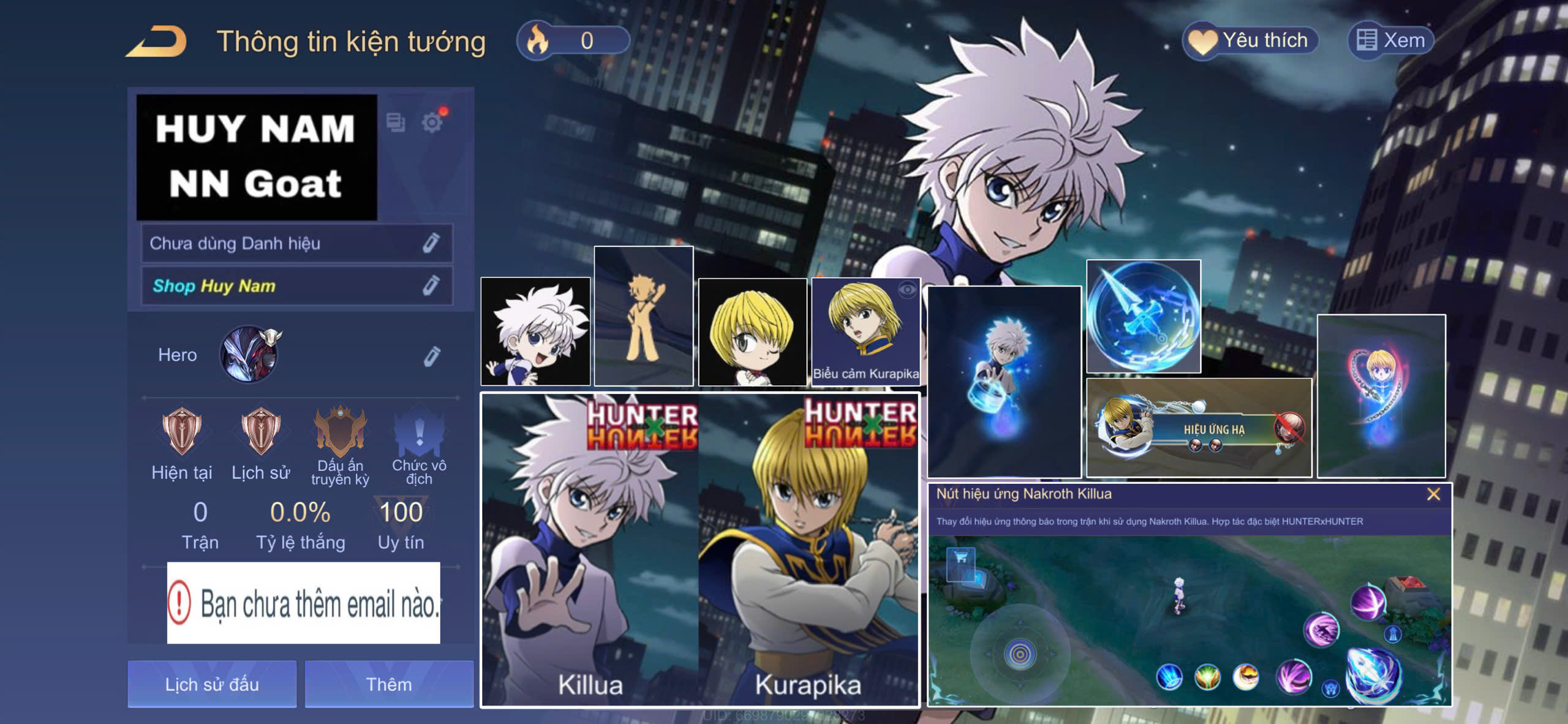Open Dấu ấn truyền kỳ badge
The height and width of the screenshot is (724, 1568).
pos(340,445)
